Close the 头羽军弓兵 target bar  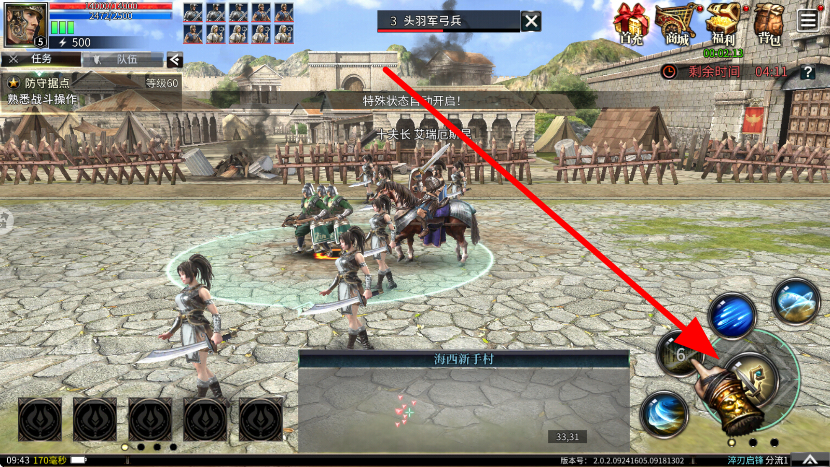[x=532, y=21]
